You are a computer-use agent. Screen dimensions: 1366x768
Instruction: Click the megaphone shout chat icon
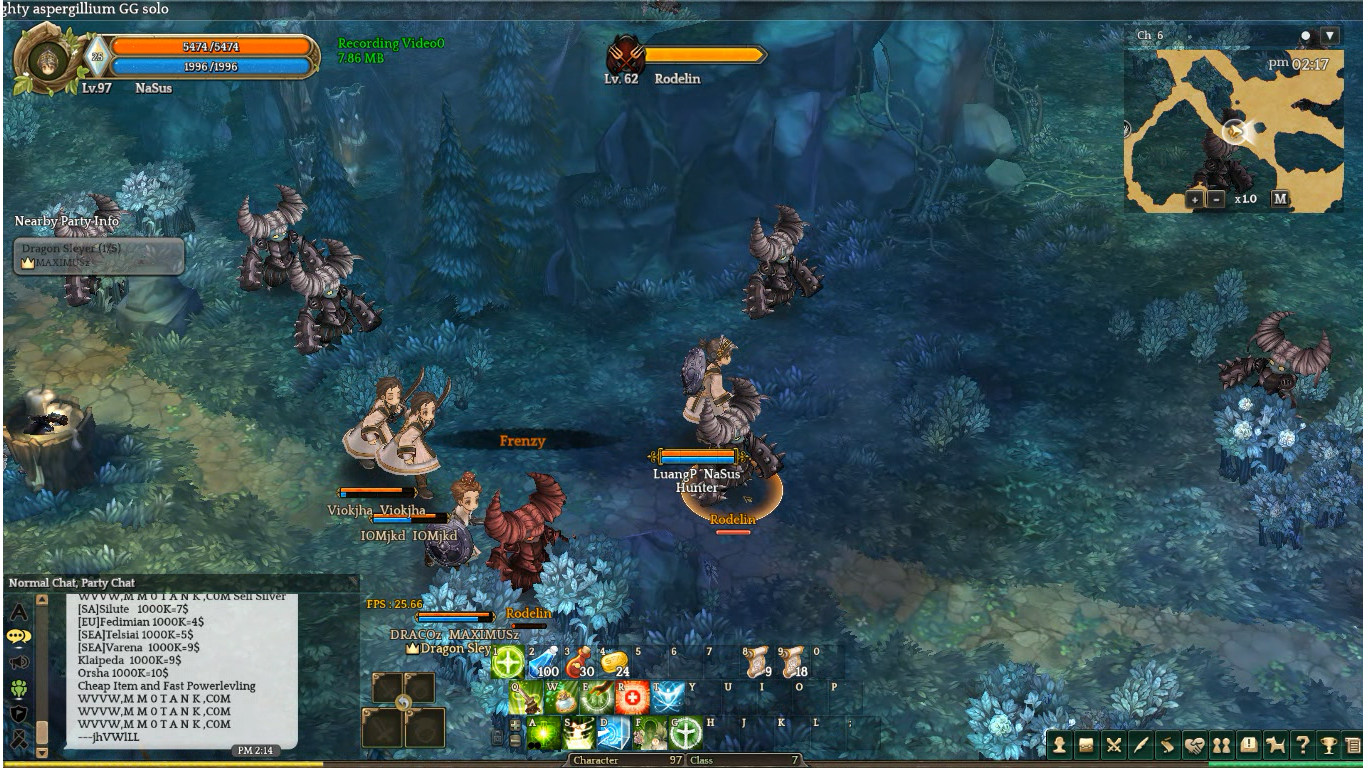[18, 662]
